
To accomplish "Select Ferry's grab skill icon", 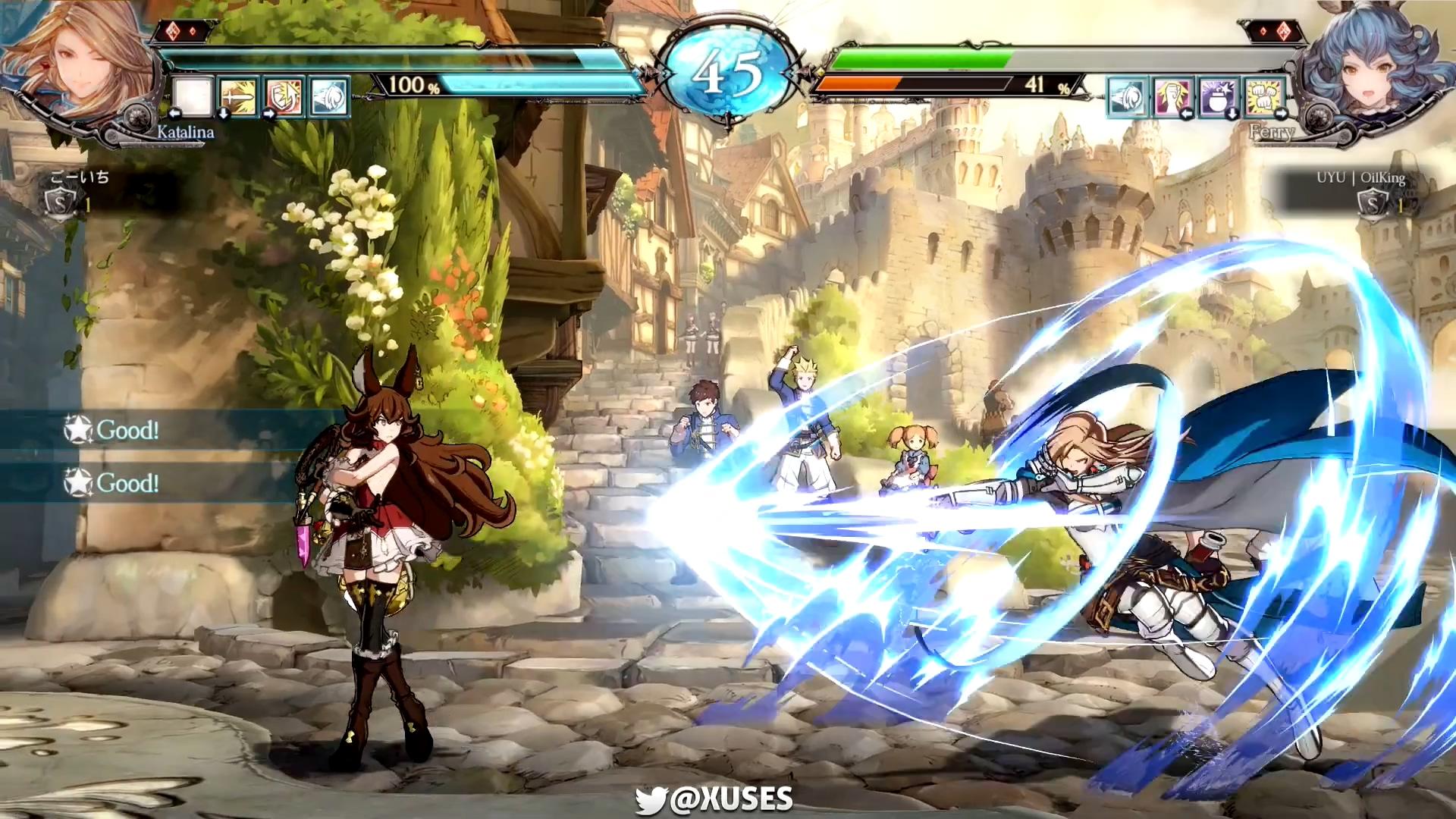I will [x=1172, y=97].
